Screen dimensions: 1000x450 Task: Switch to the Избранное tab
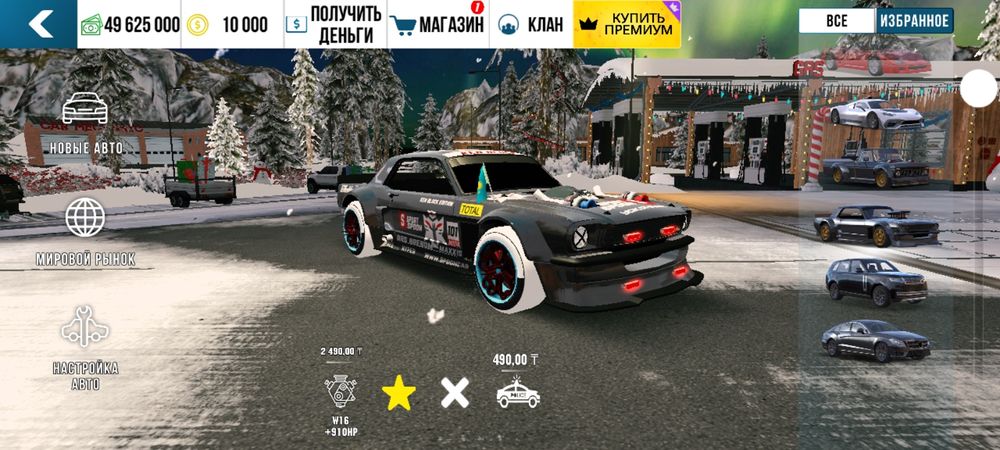tap(914, 21)
